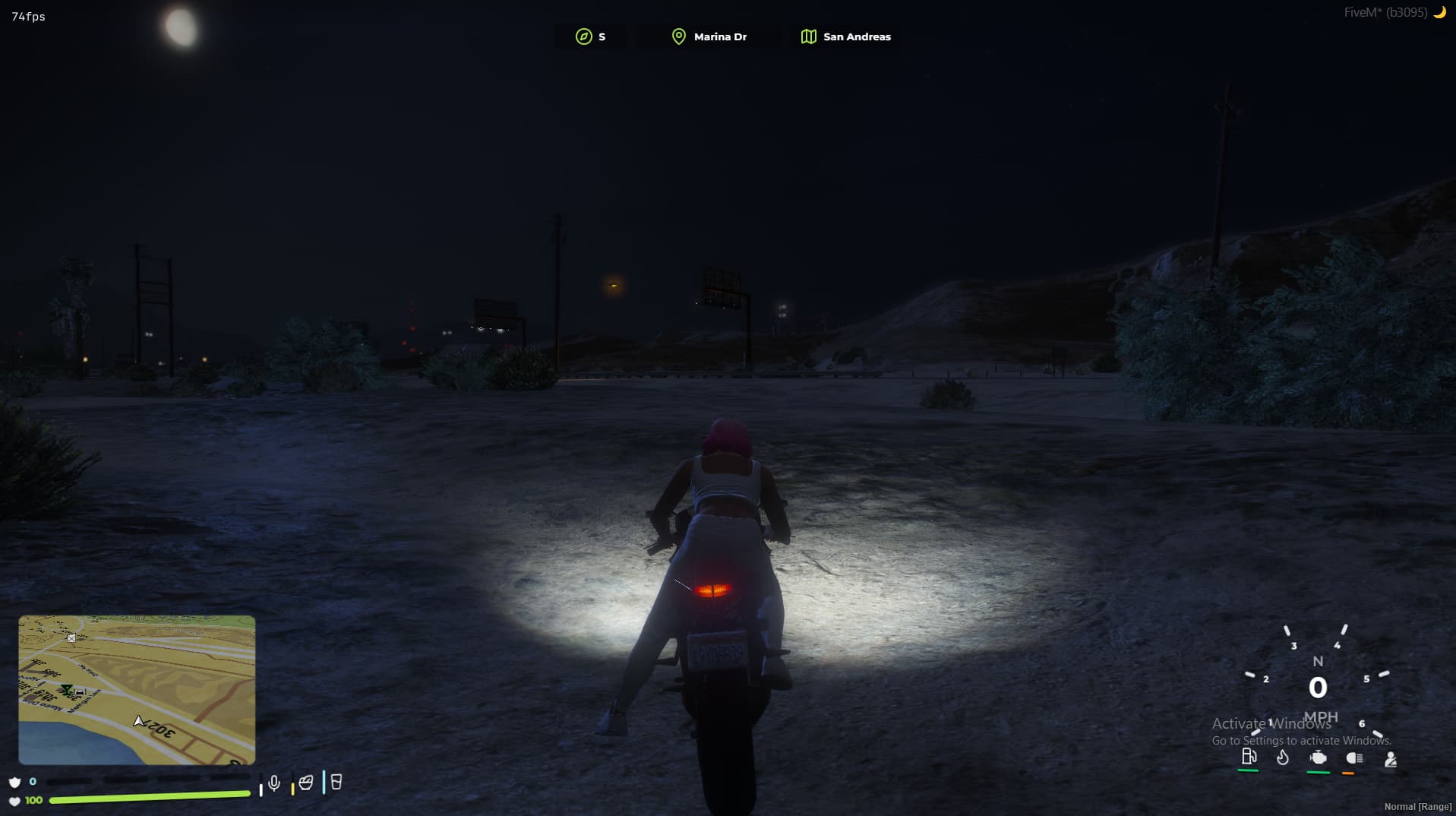Click the headlight indicator icon
Viewport: 1456px width, 816px height.
tap(1355, 757)
